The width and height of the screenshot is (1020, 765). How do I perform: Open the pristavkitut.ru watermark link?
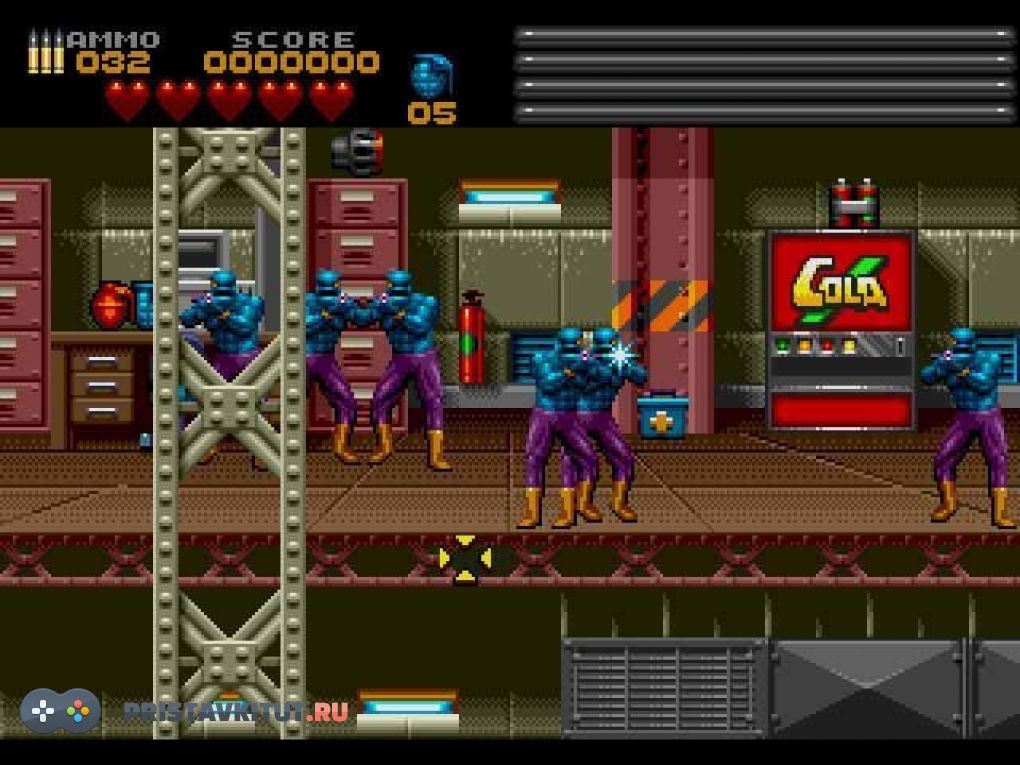tap(236, 711)
